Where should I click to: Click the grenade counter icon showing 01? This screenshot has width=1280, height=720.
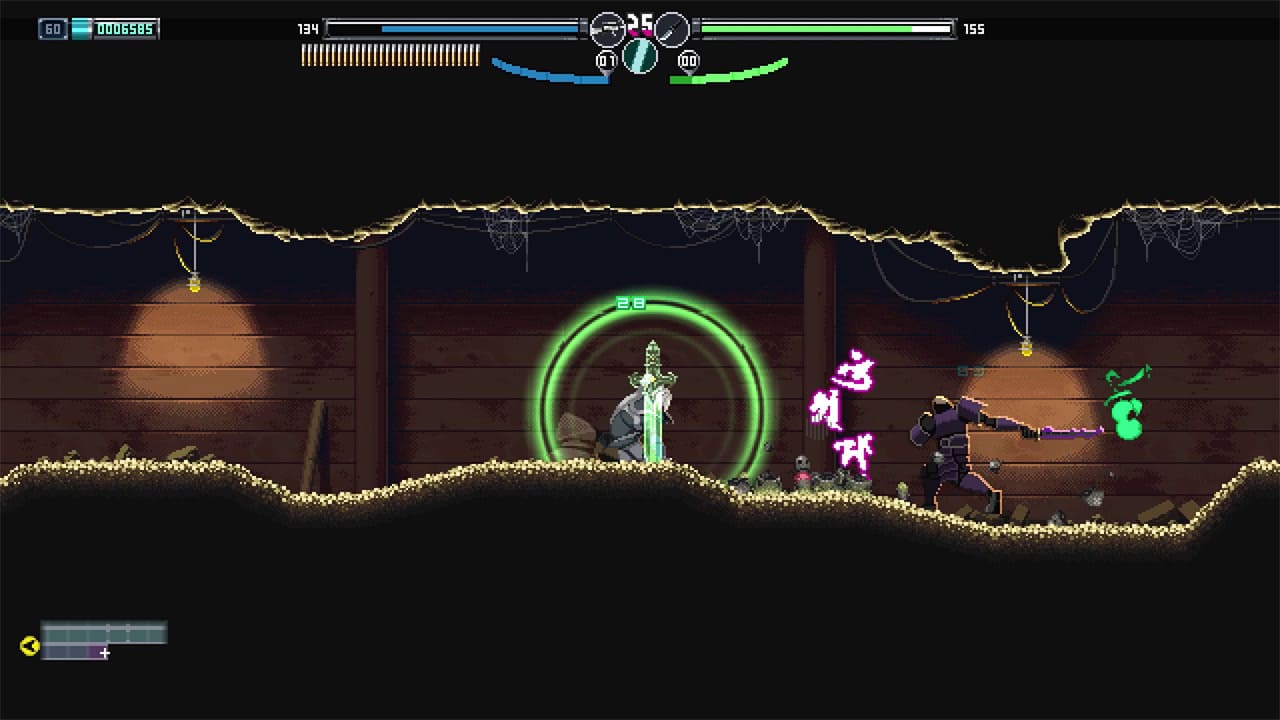[606, 59]
